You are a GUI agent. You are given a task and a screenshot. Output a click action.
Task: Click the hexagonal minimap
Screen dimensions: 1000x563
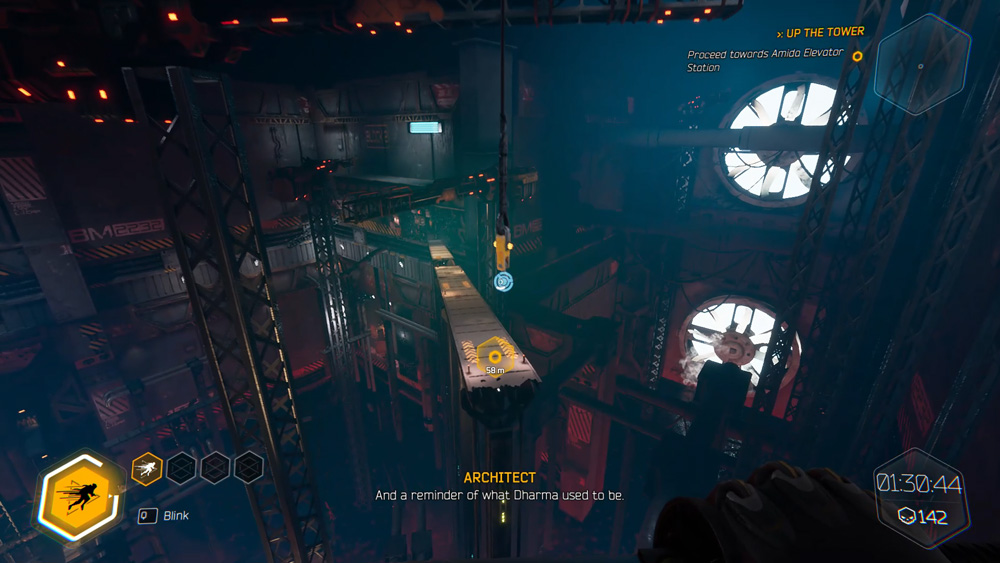click(920, 66)
